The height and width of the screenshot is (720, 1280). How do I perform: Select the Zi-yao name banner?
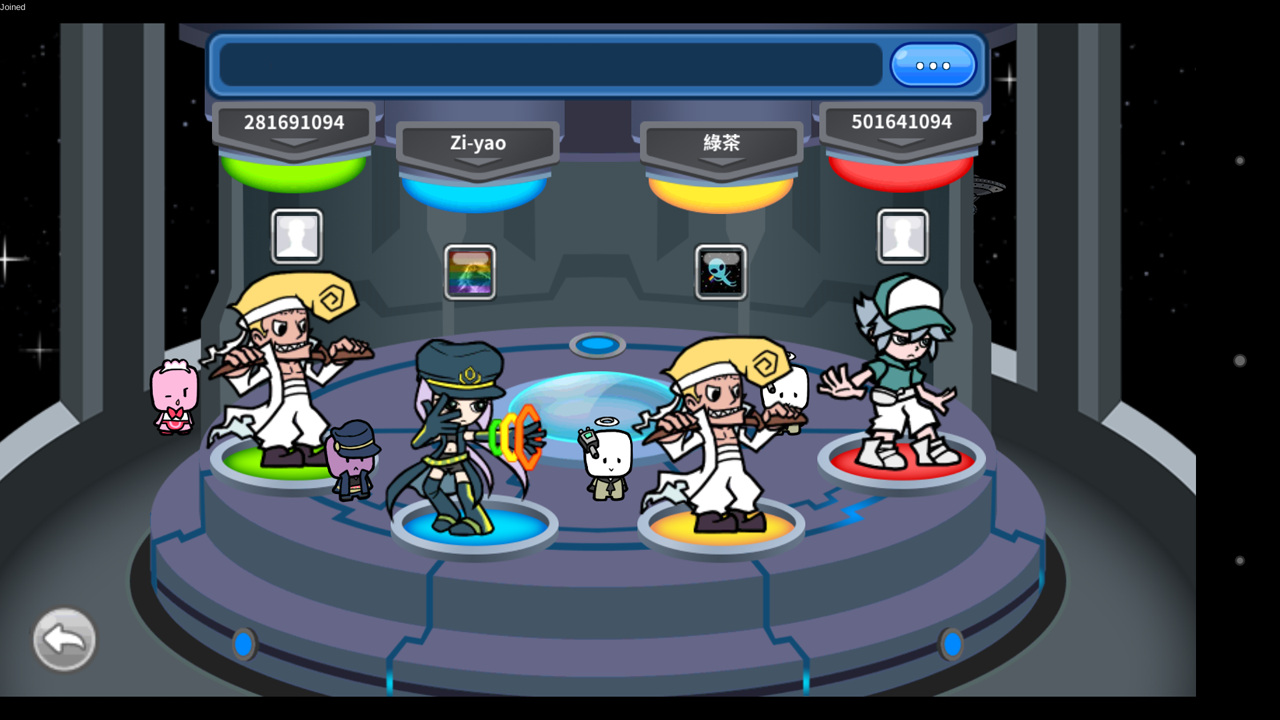(x=477, y=143)
